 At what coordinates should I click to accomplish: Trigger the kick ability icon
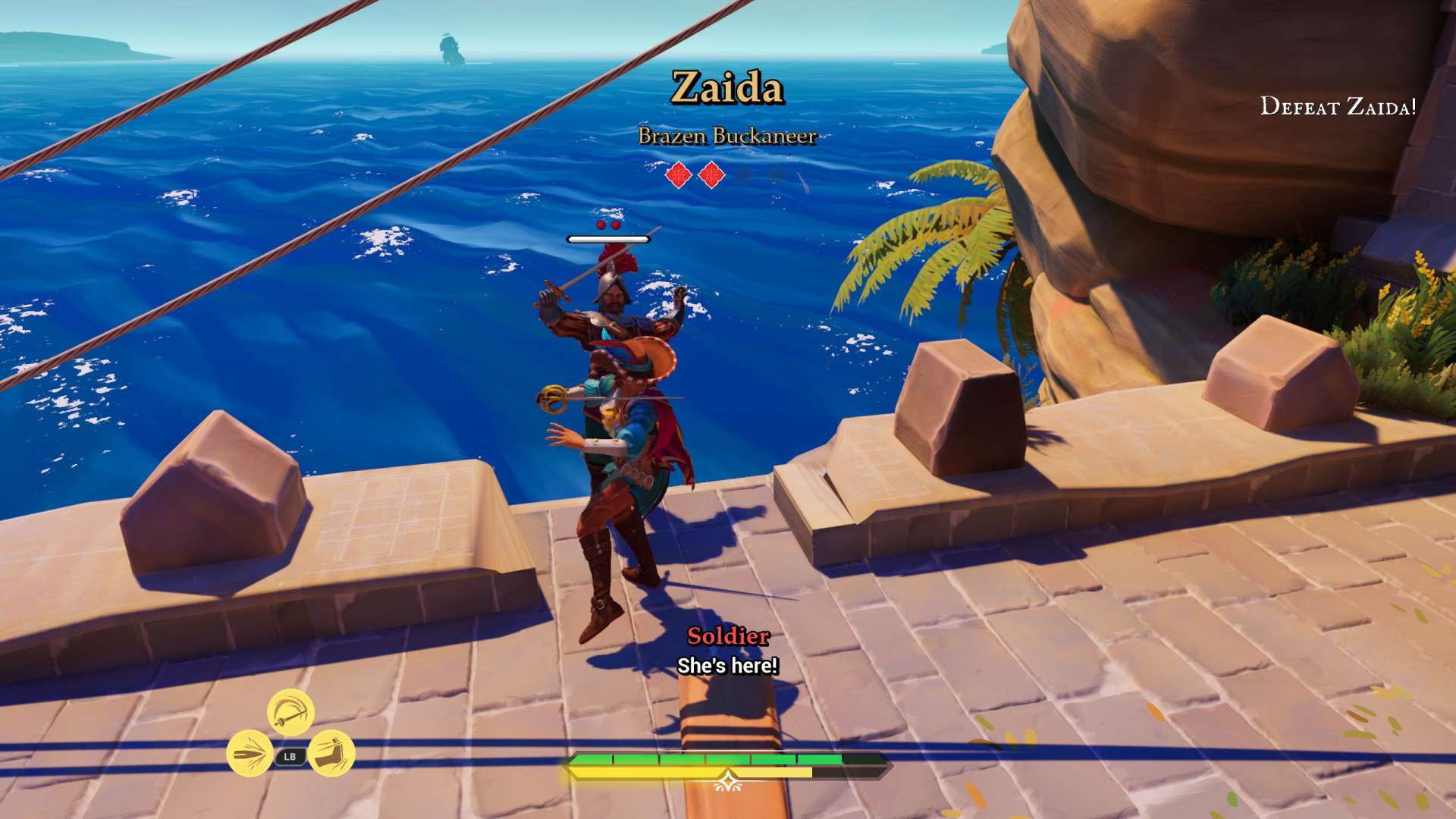coord(331,754)
